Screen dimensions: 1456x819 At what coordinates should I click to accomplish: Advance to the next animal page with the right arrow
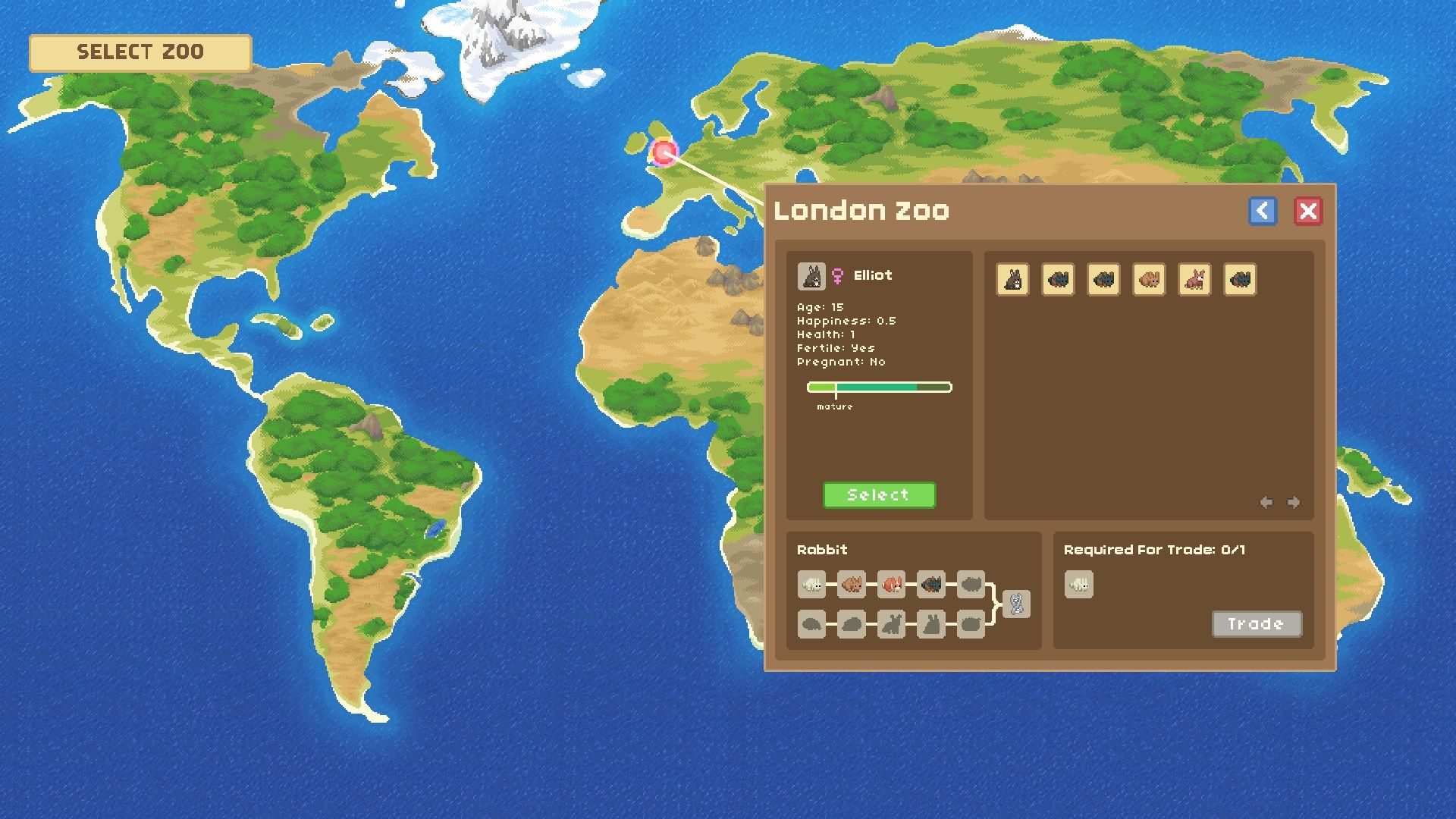1291,501
